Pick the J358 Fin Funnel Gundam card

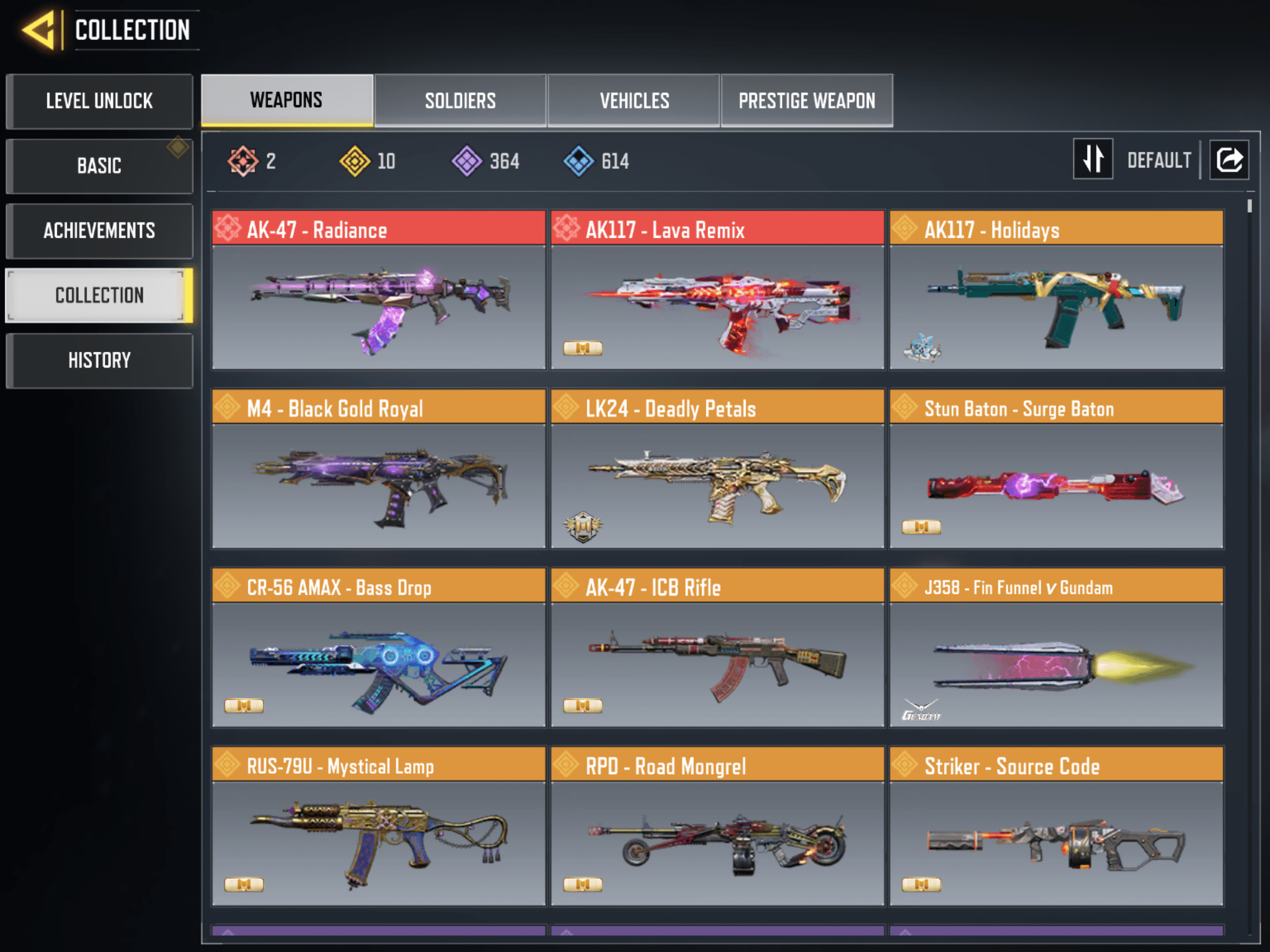pyautogui.click(x=1056, y=648)
